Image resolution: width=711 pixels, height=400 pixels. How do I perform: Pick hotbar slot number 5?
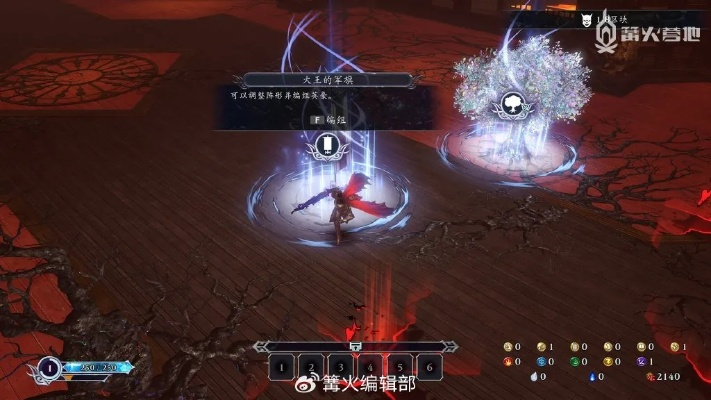click(399, 367)
